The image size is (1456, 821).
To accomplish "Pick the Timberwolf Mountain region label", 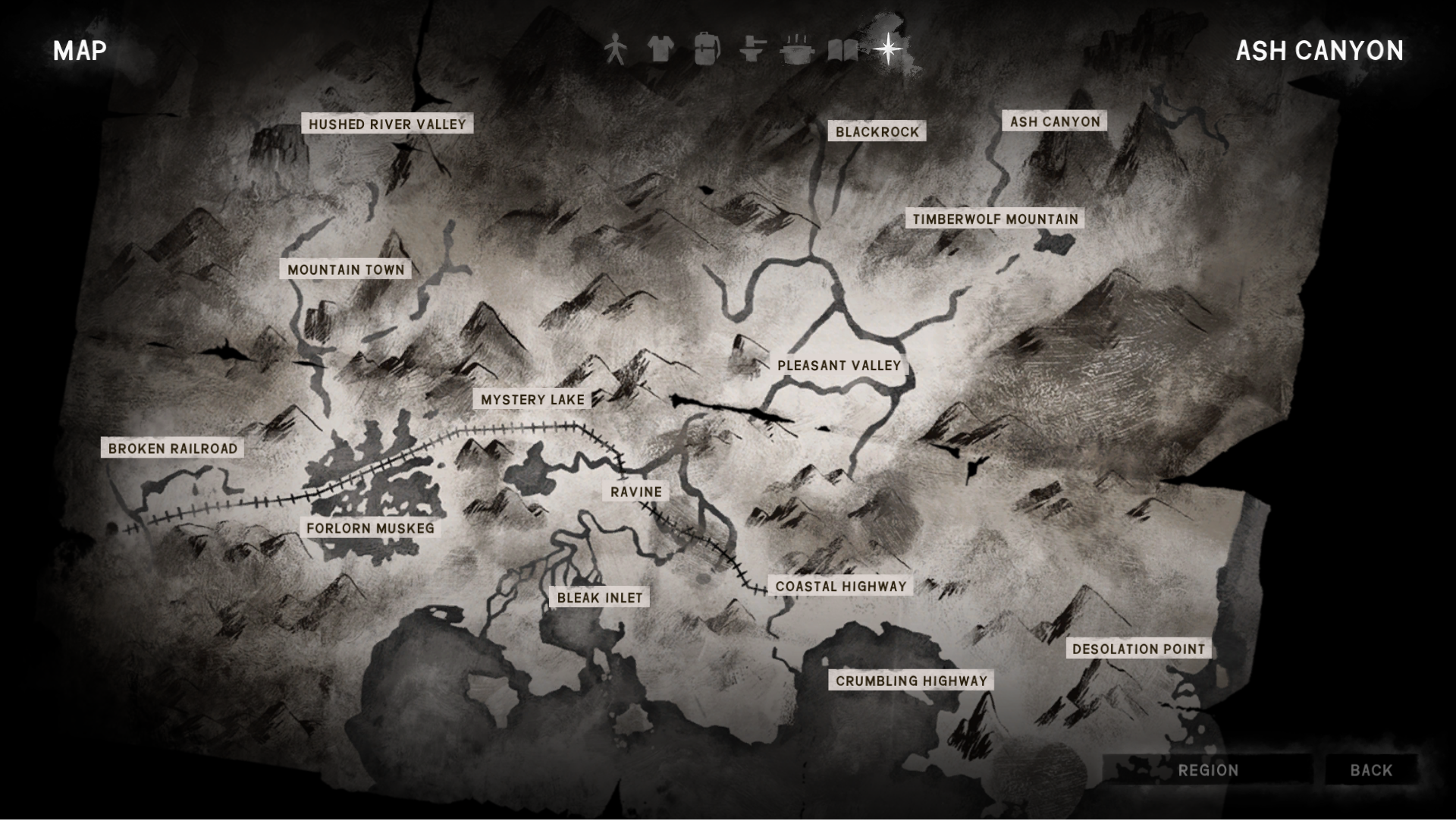I will (995, 219).
